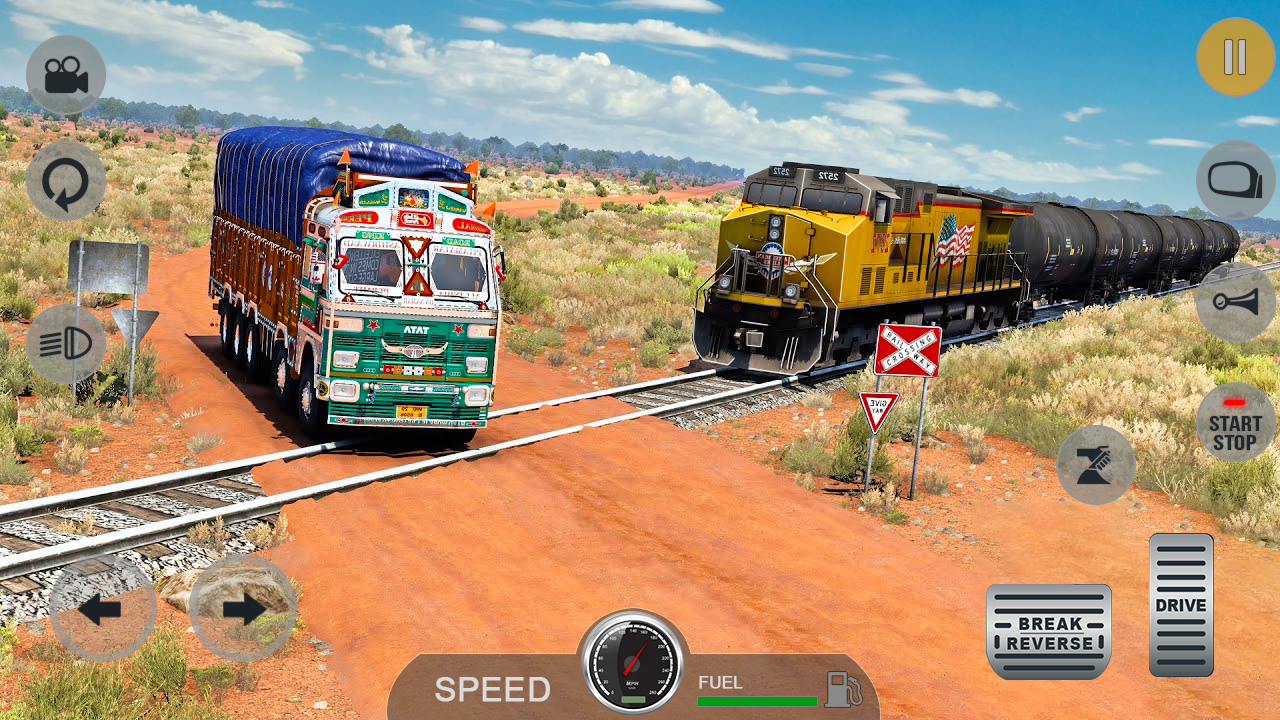Steer left with the left arrow

click(x=102, y=608)
